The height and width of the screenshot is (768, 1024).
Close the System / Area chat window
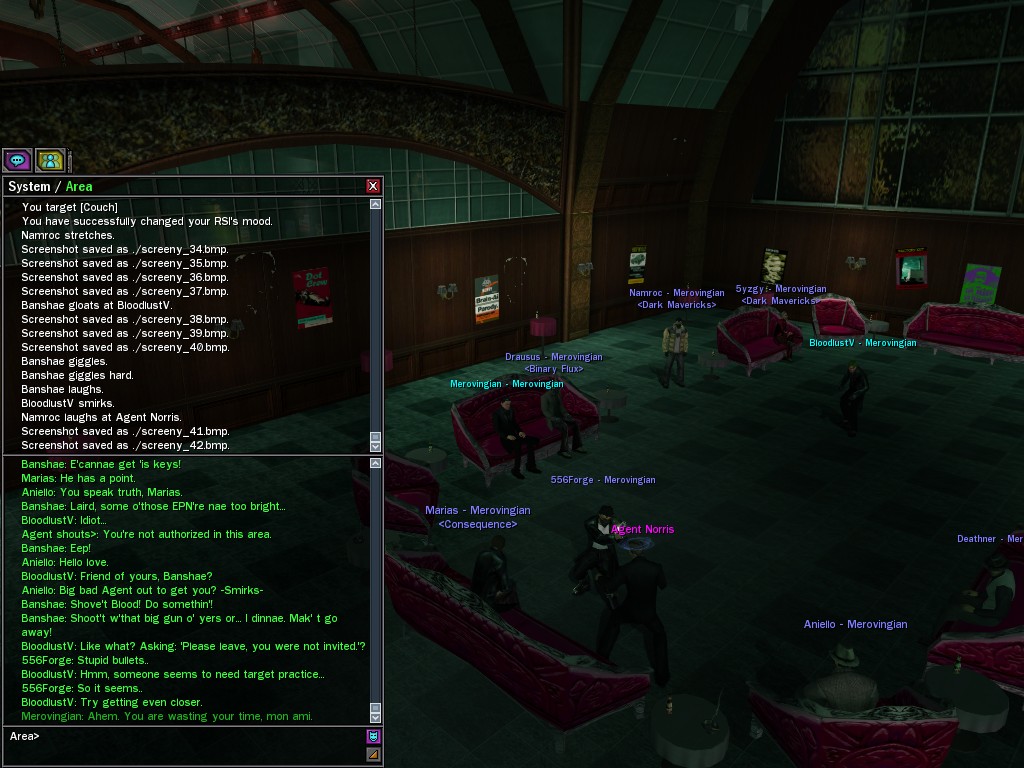point(373,186)
